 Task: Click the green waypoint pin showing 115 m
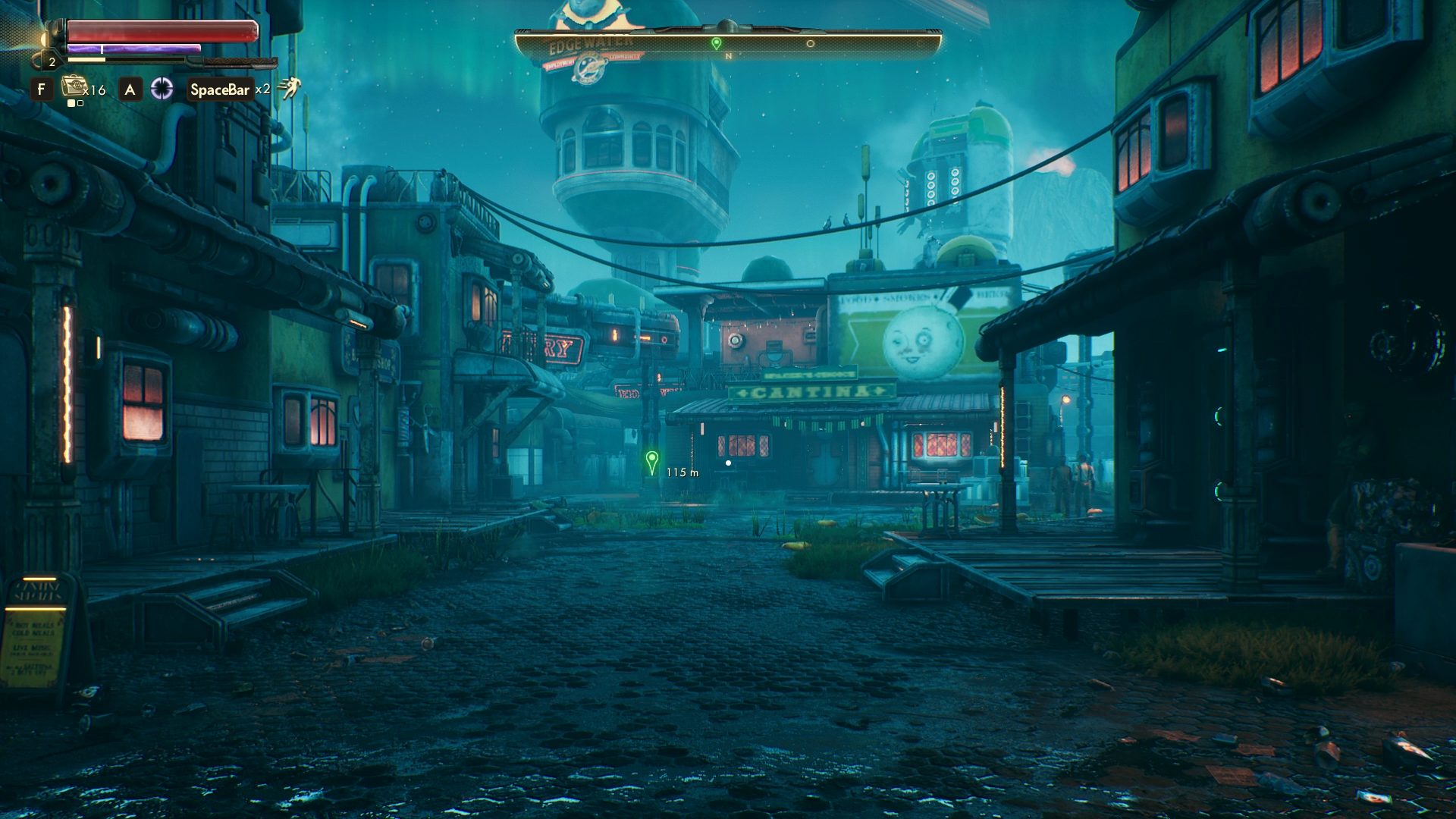click(x=651, y=461)
